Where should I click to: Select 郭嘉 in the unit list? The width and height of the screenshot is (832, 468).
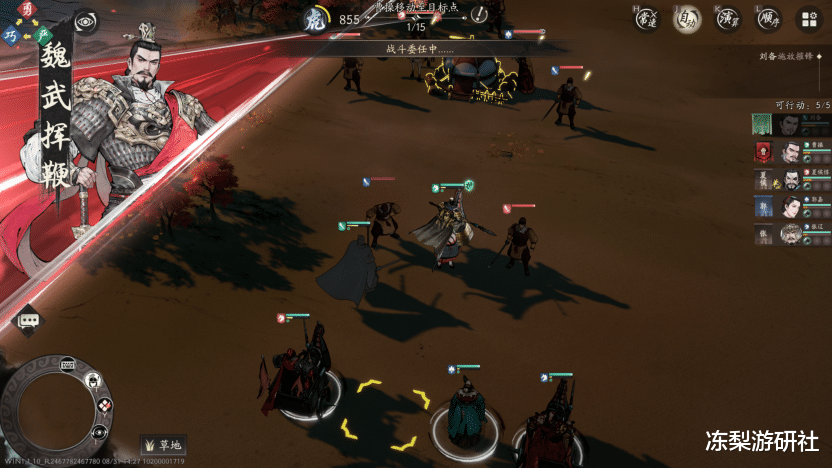click(x=790, y=206)
